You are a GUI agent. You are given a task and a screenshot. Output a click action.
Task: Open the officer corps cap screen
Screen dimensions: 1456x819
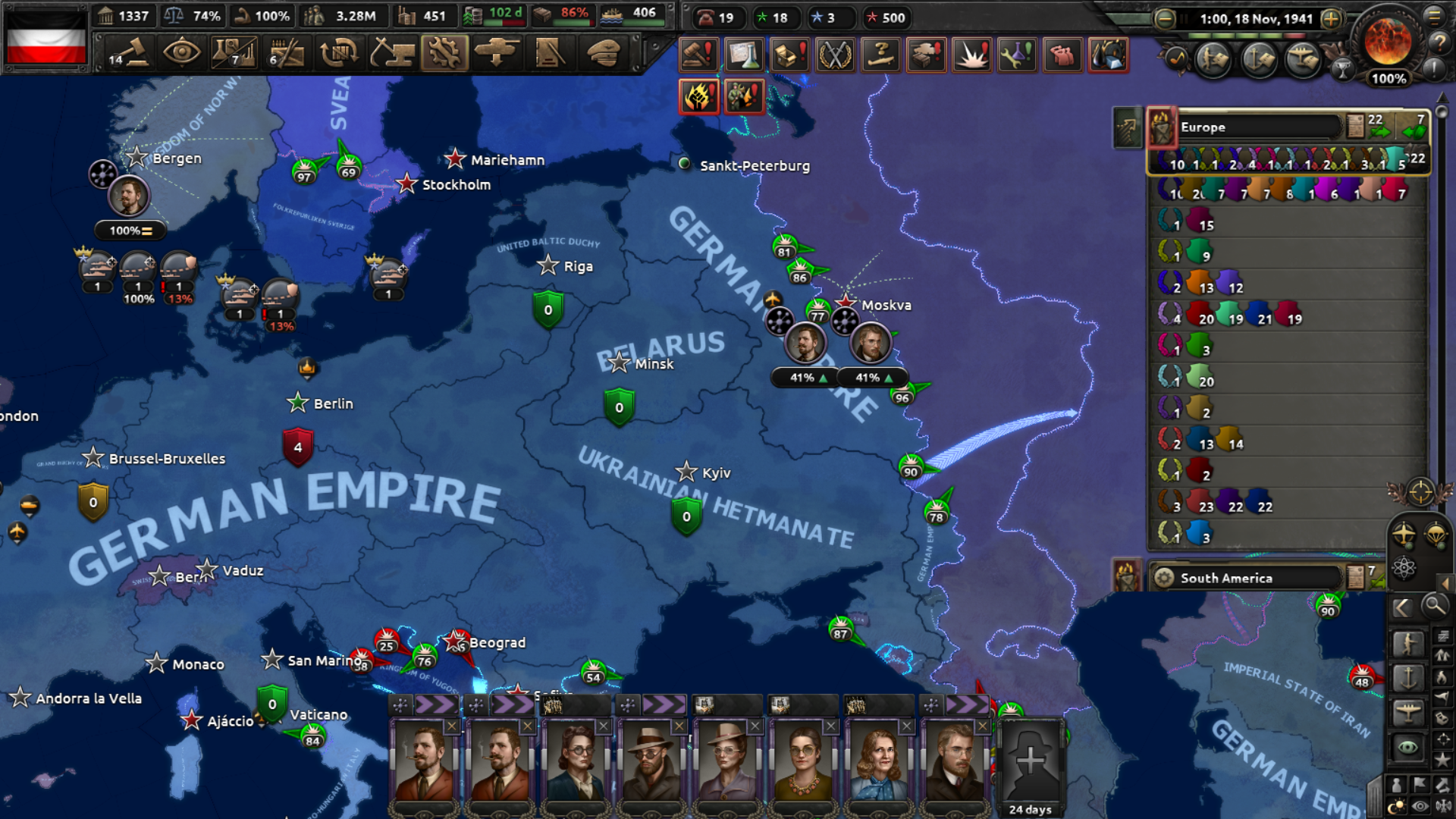point(603,53)
